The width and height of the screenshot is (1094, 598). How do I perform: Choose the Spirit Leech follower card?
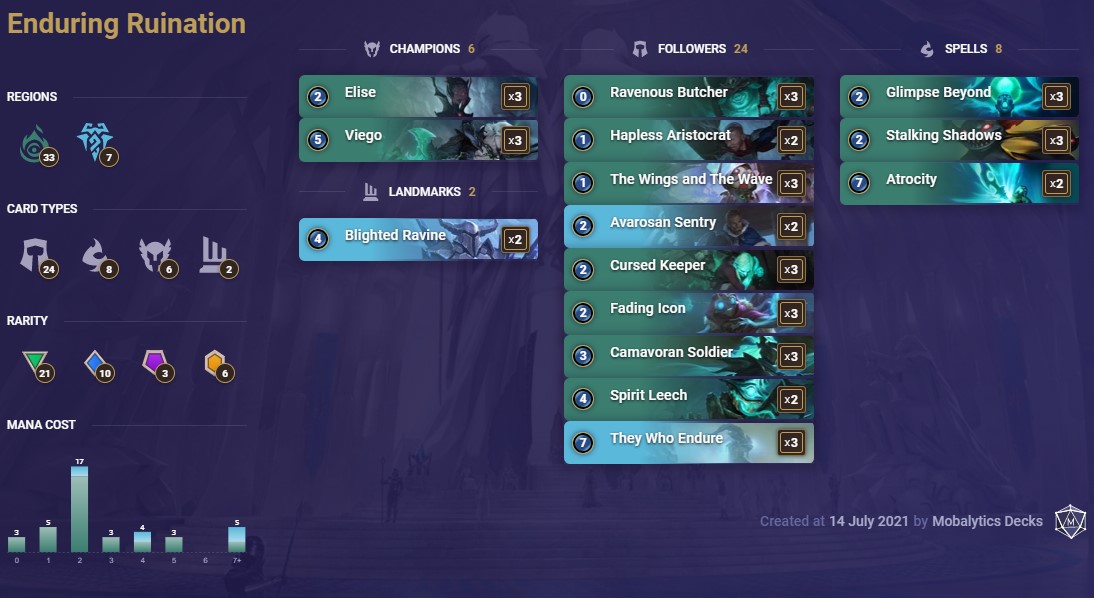688,399
